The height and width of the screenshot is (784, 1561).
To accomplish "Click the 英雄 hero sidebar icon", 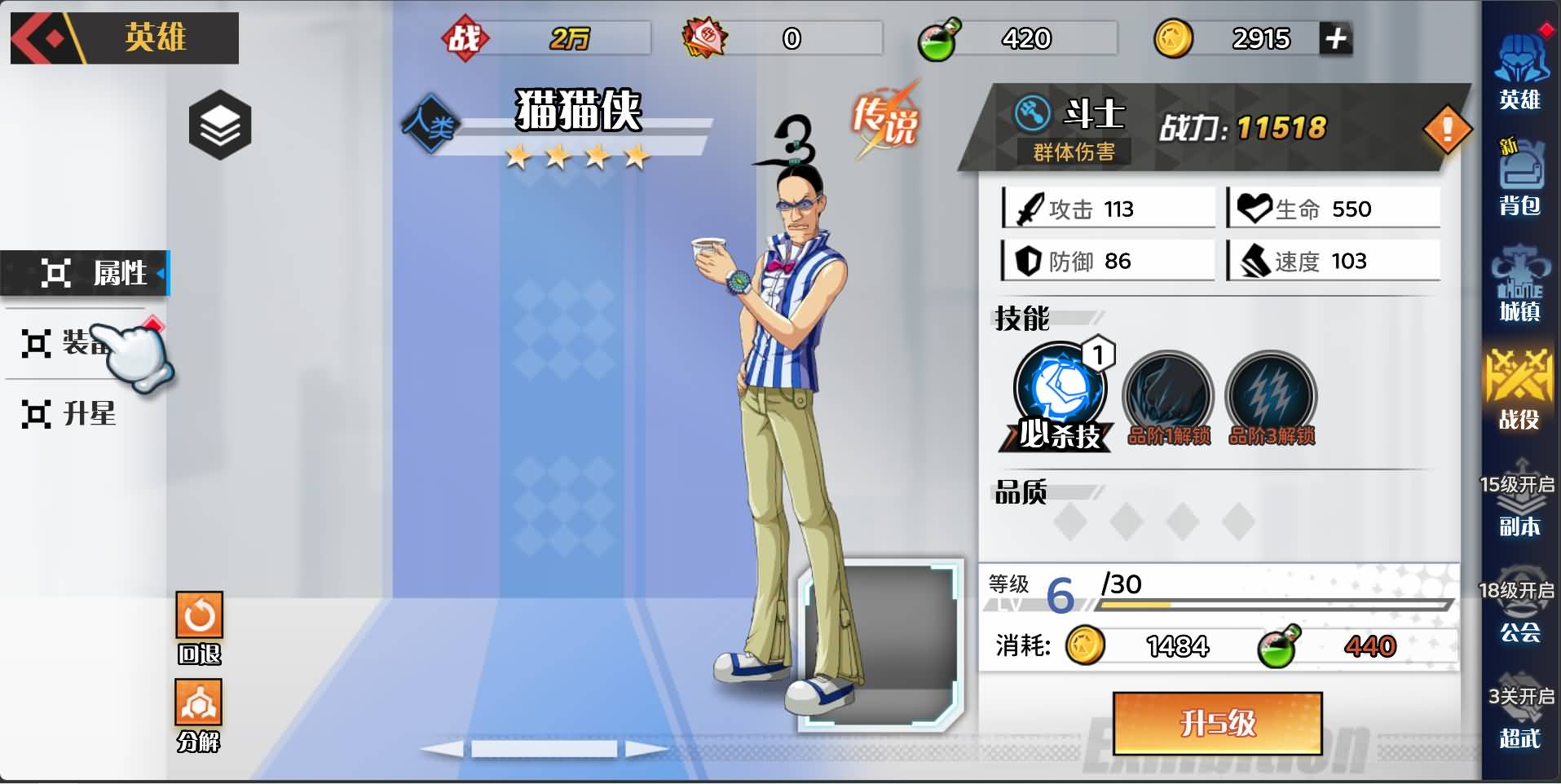I will 1523,69.
